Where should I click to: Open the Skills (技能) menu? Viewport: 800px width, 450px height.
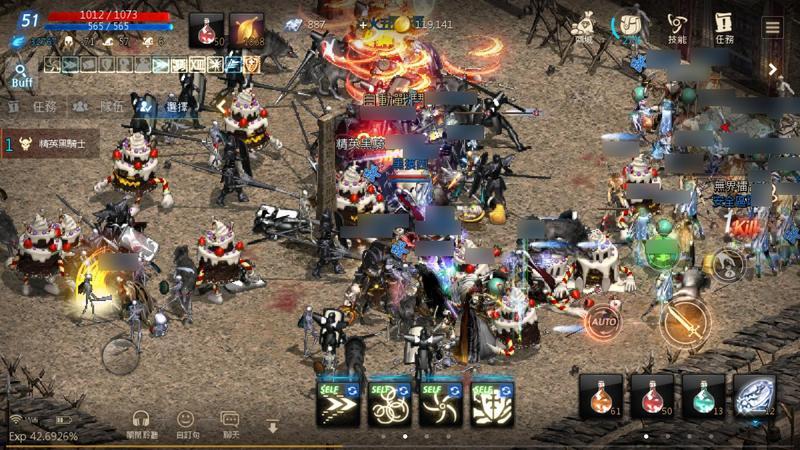(x=677, y=26)
